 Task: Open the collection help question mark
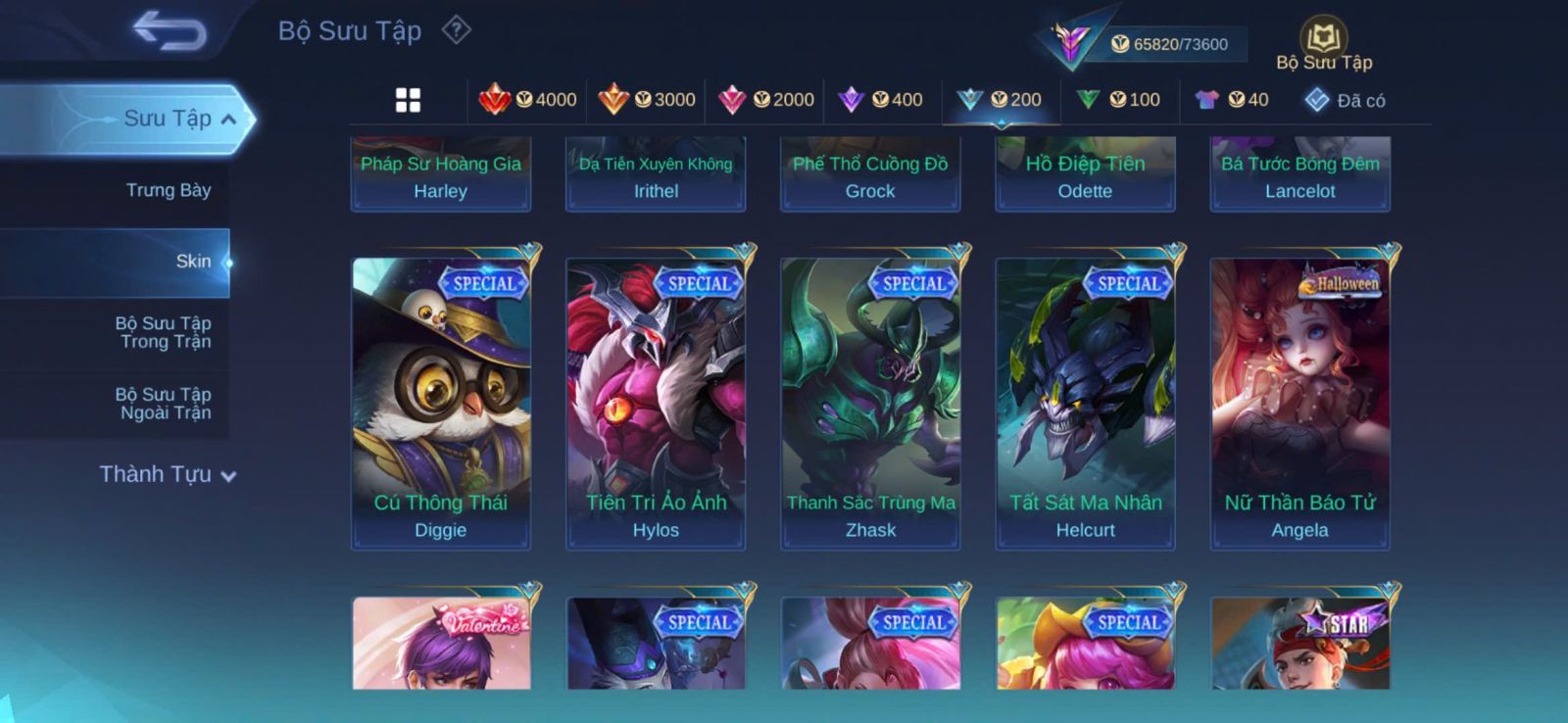point(456,30)
